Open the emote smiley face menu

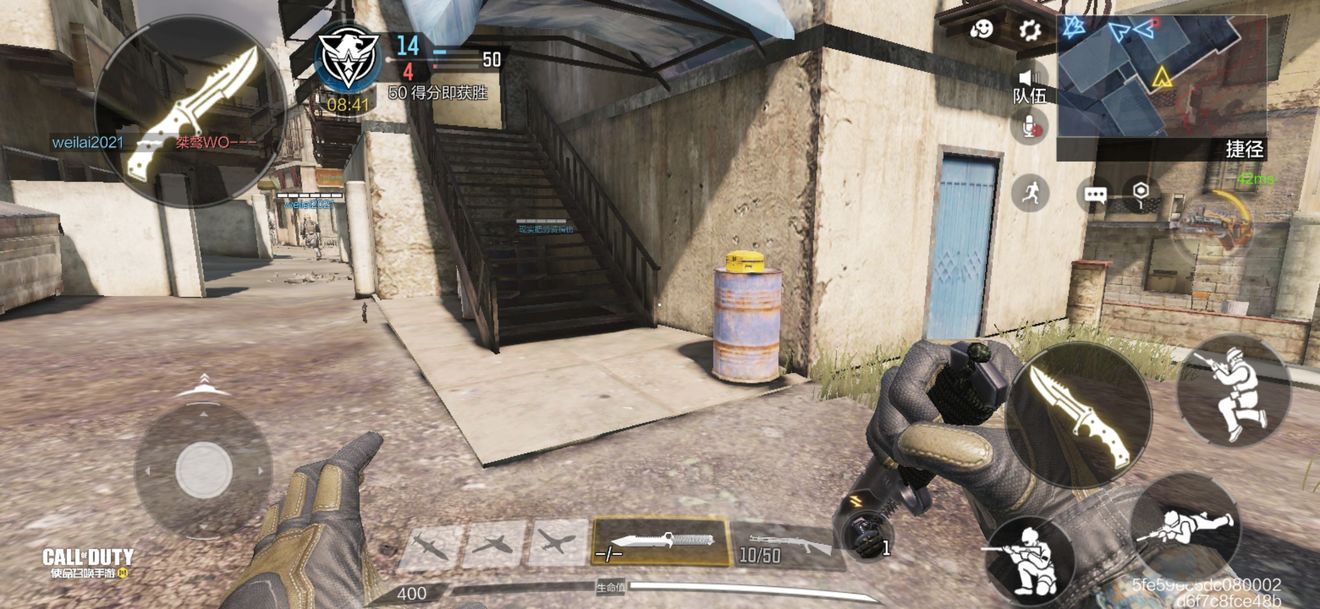point(982,30)
